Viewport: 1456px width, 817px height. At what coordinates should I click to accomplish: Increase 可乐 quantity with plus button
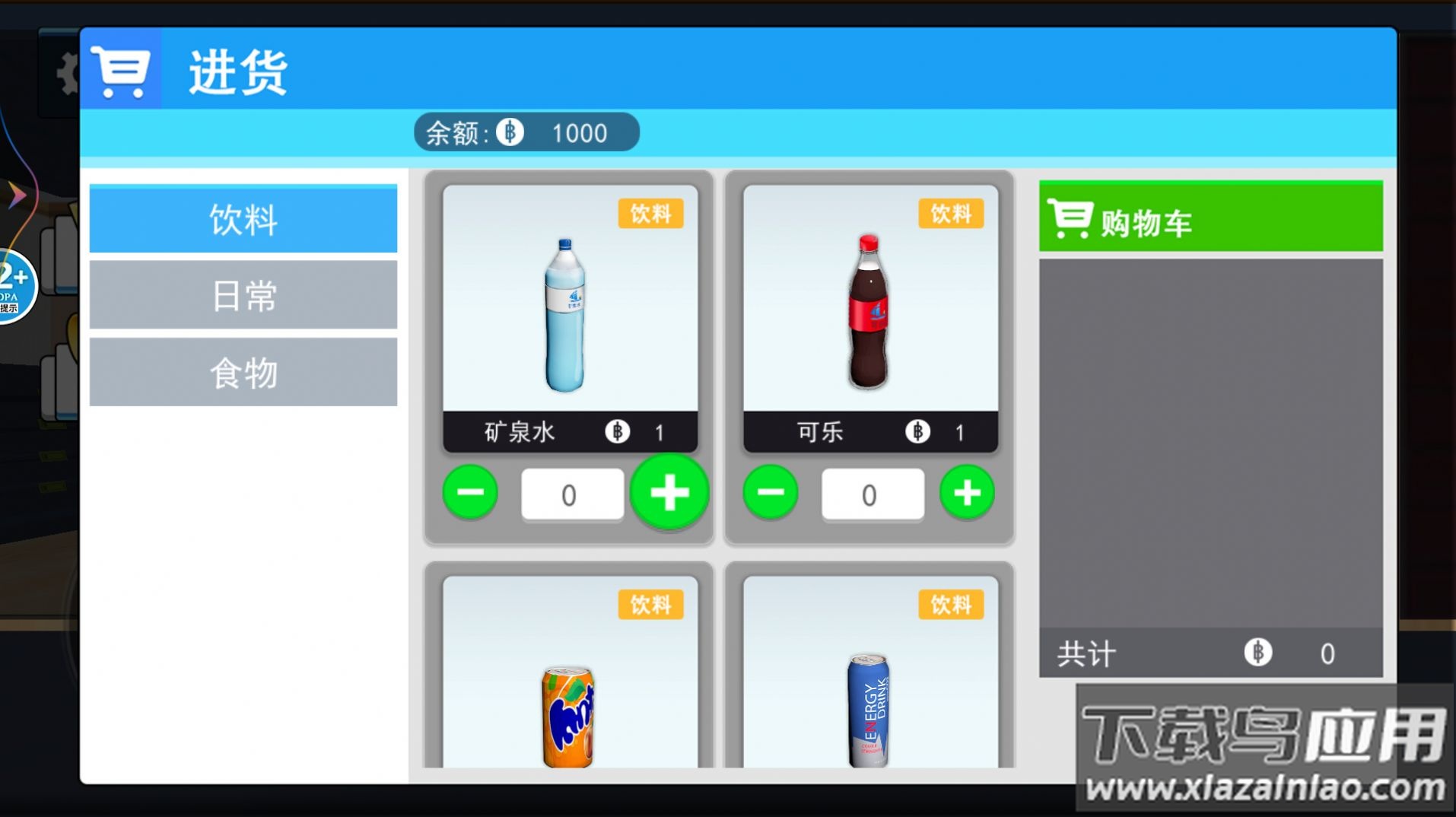[966, 493]
